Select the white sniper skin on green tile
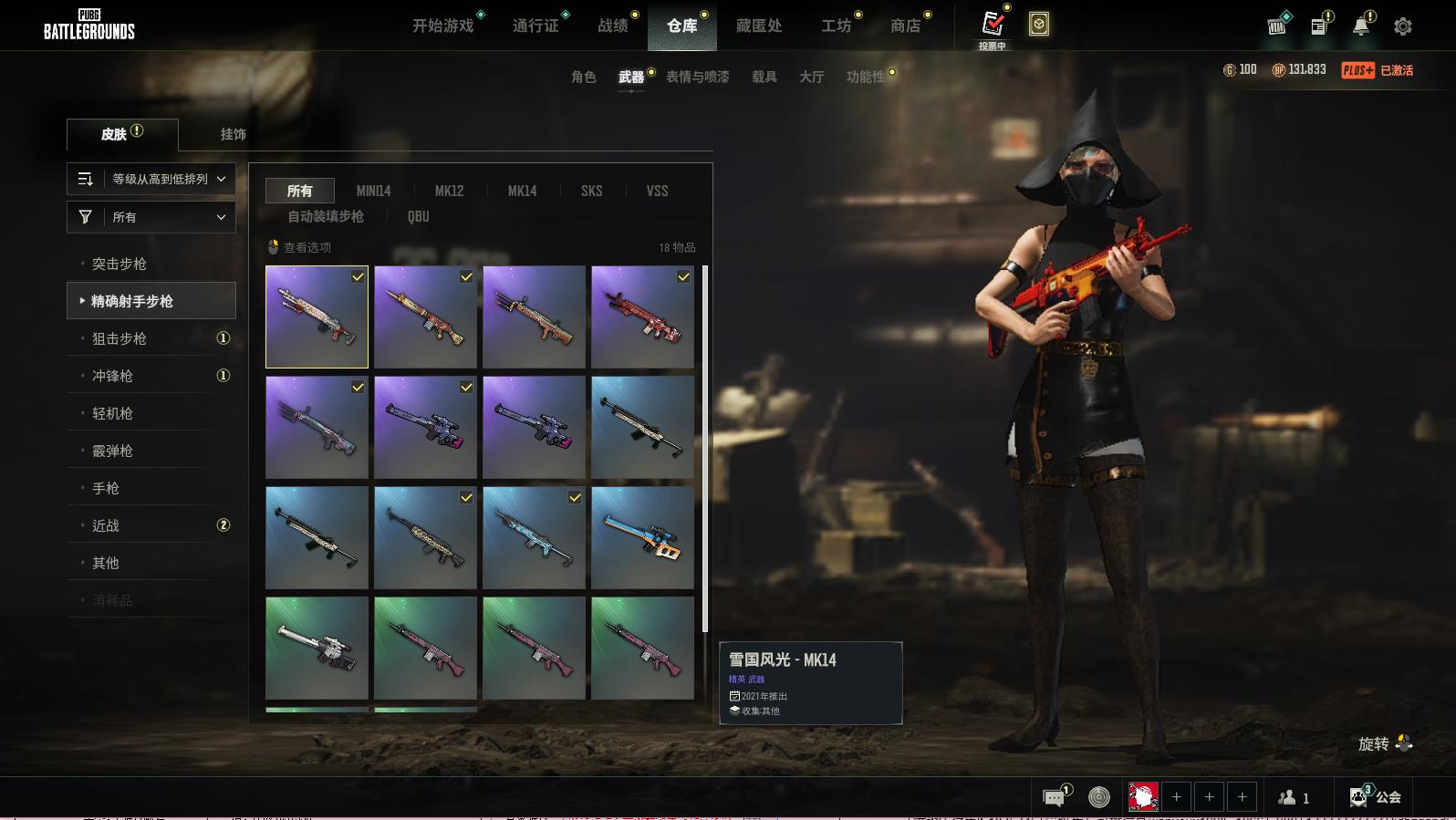The image size is (1456, 820). coord(317,648)
